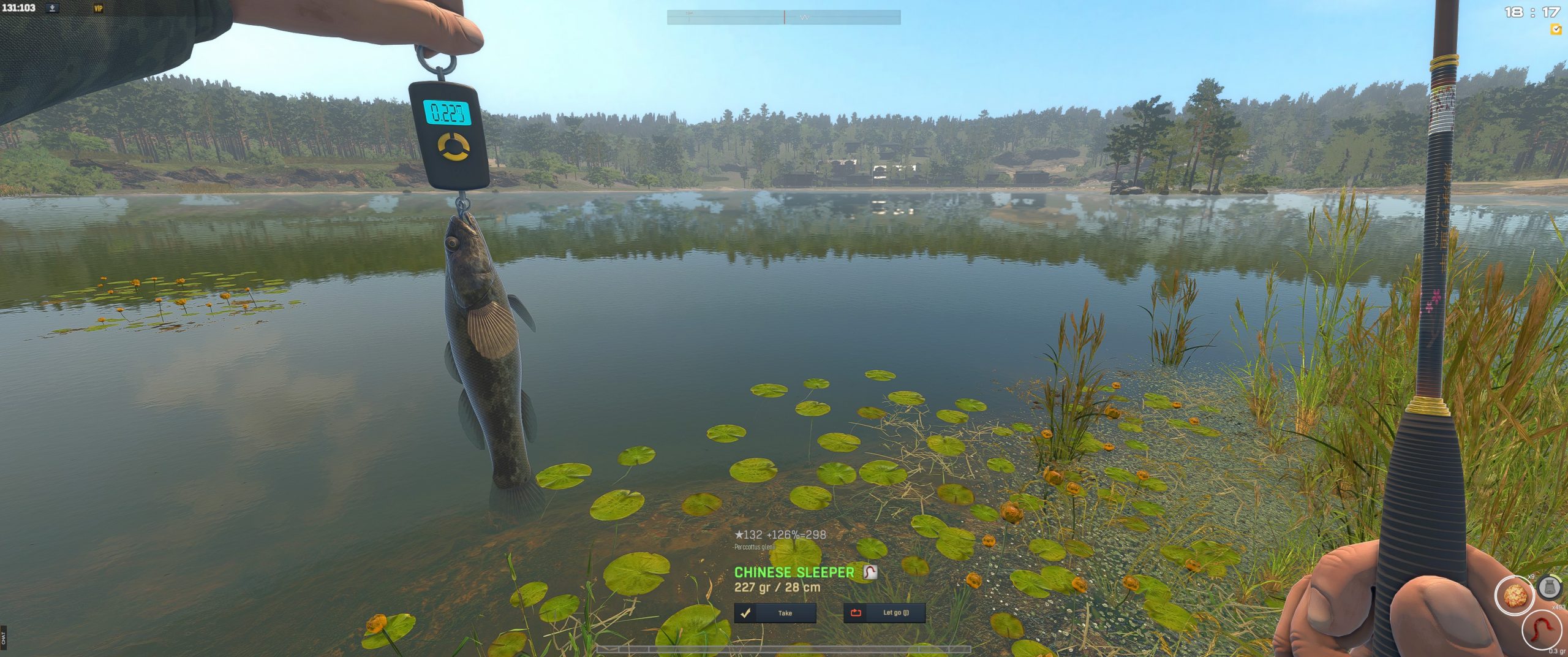Screen dimensions: 1568x657
Task: Open the keepnet icon
Action: [1550, 587]
